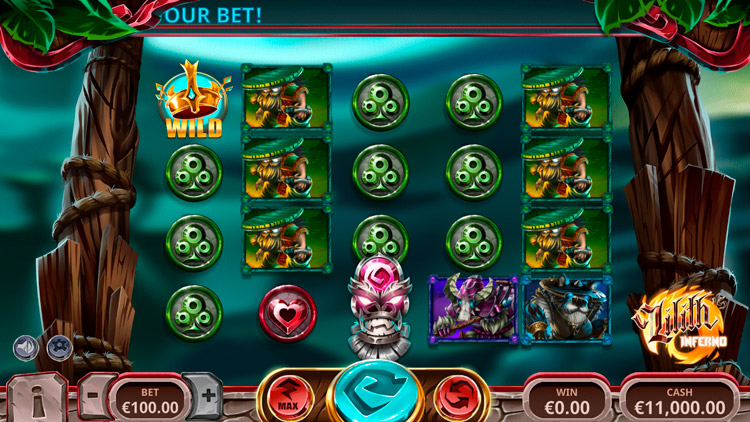Spin the reels with the teal button
The height and width of the screenshot is (422, 750).
[x=374, y=393]
